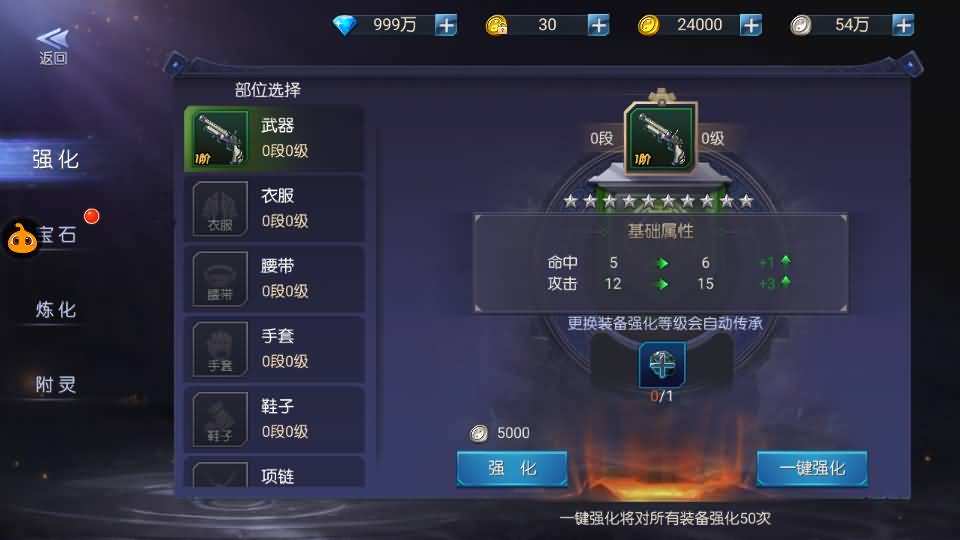Activate the 一键强化 button

[x=811, y=468]
